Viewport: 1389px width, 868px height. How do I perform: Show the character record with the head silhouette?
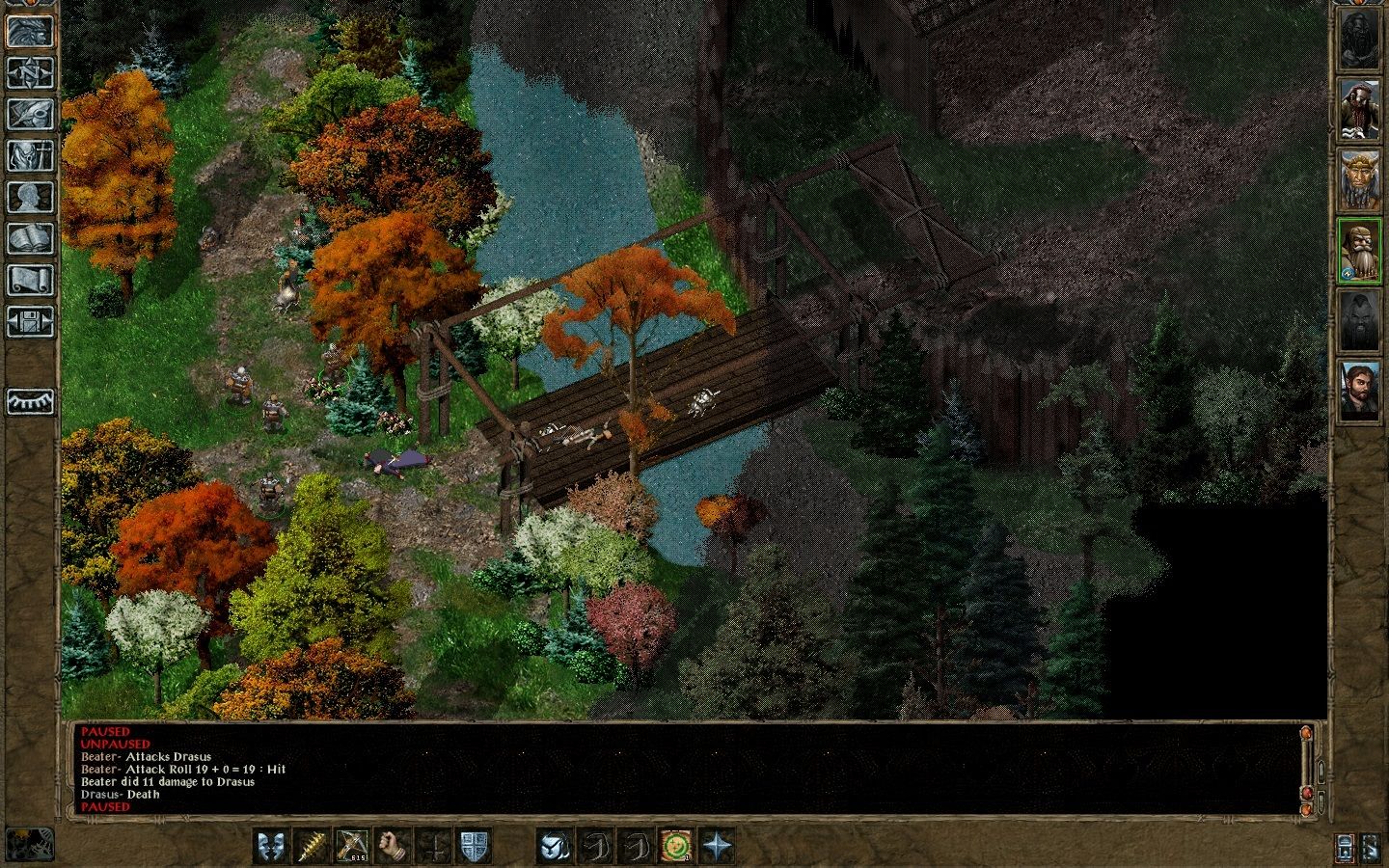coord(29,197)
